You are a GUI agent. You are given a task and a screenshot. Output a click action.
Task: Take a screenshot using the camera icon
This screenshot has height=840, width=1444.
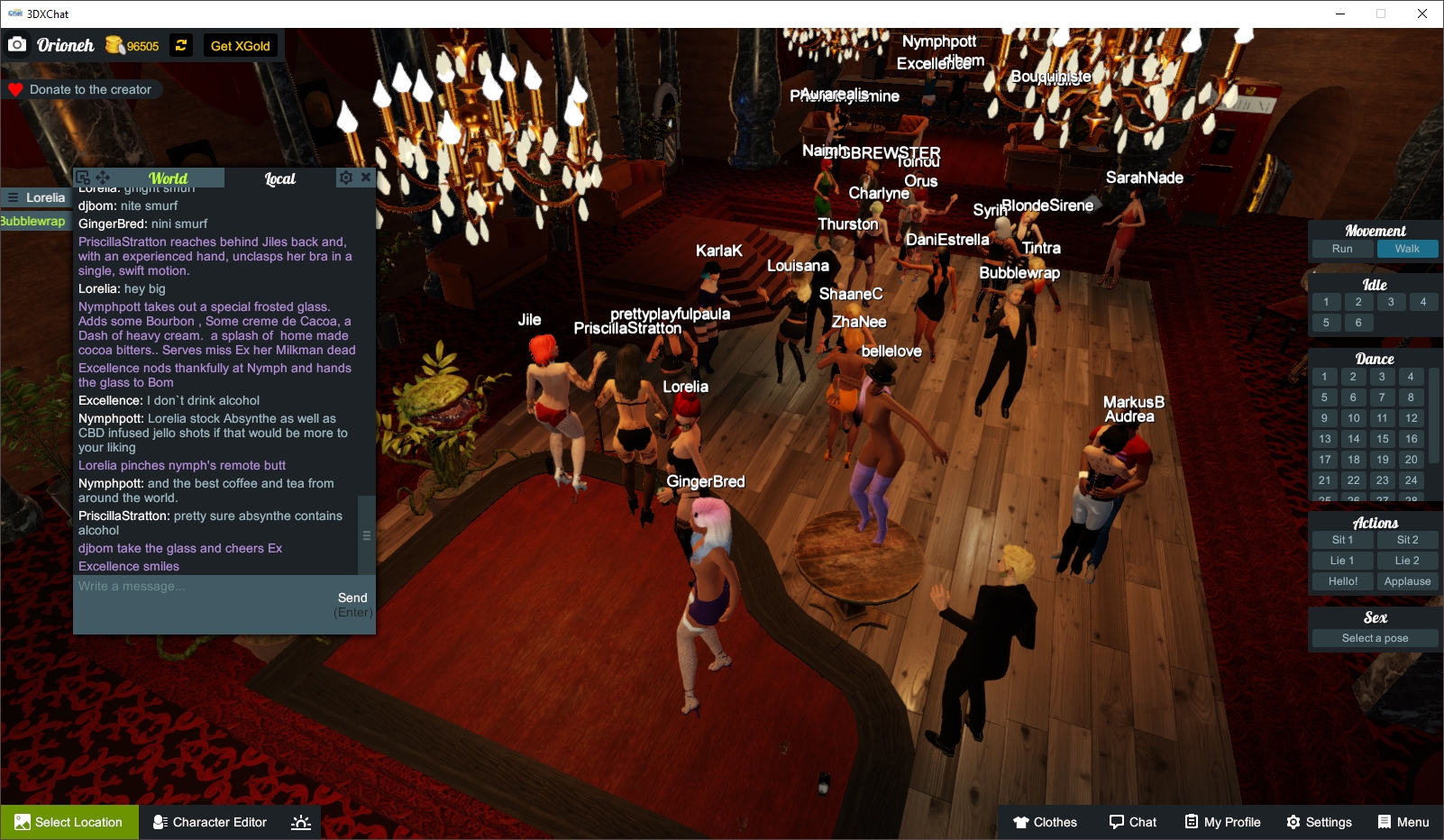tap(17, 44)
